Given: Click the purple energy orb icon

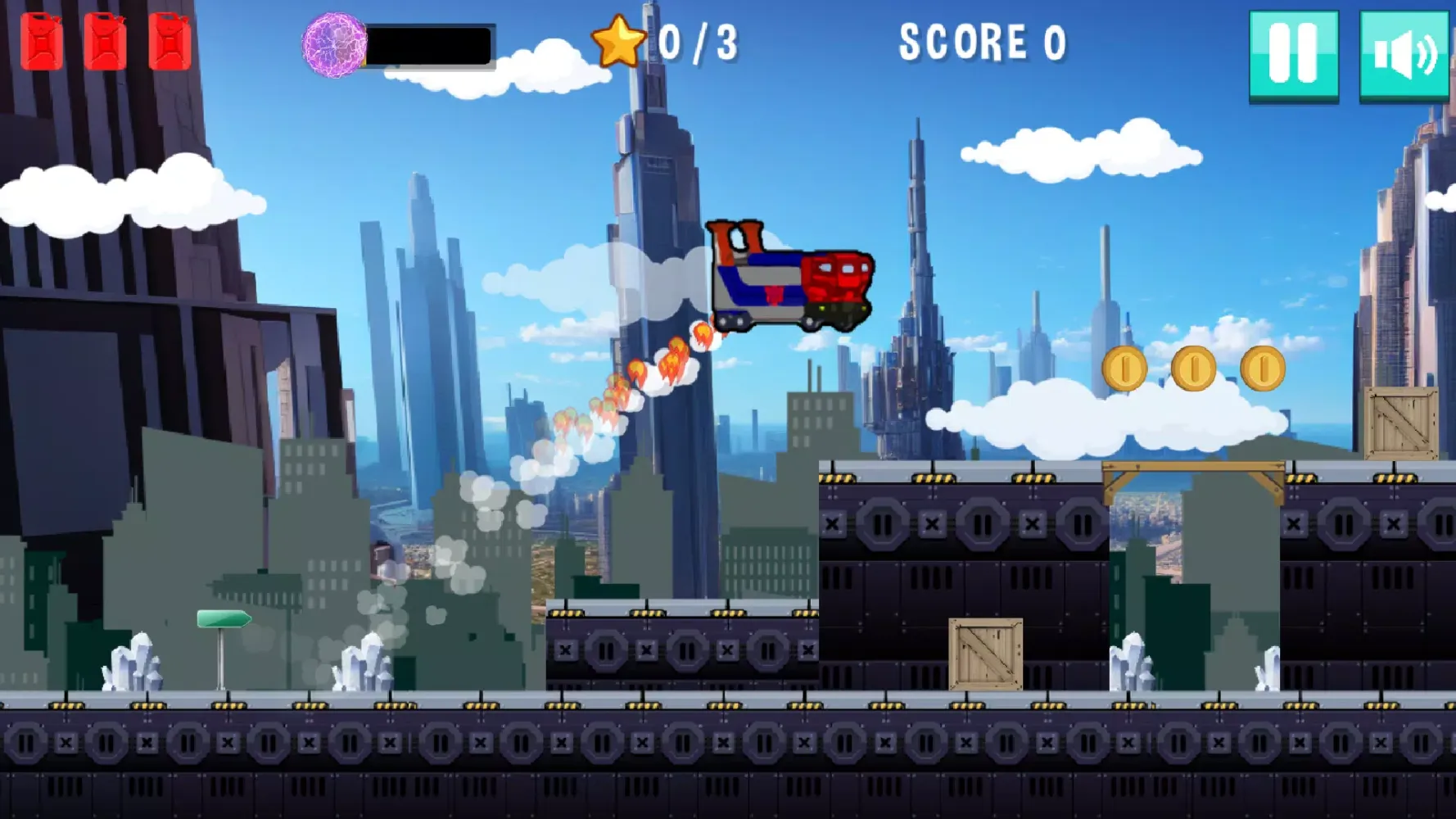Looking at the screenshot, I should pyautogui.click(x=332, y=45).
